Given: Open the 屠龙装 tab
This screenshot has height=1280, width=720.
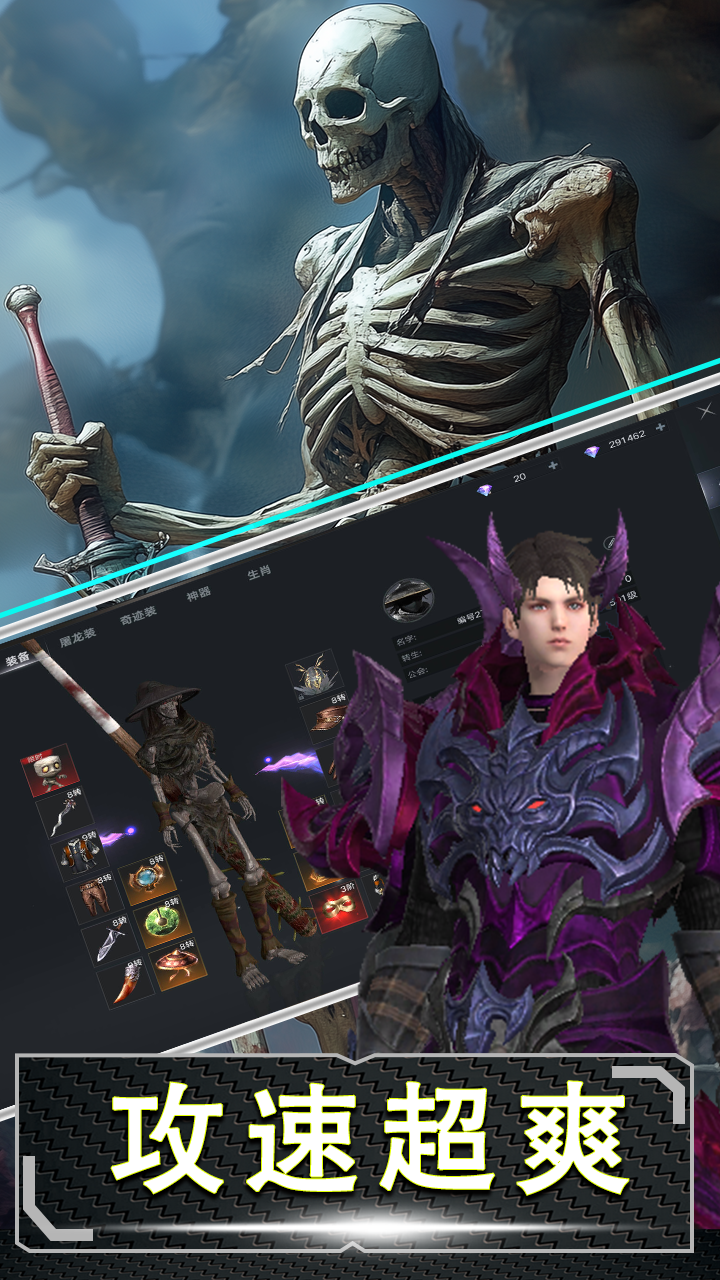Looking at the screenshot, I should click(79, 636).
